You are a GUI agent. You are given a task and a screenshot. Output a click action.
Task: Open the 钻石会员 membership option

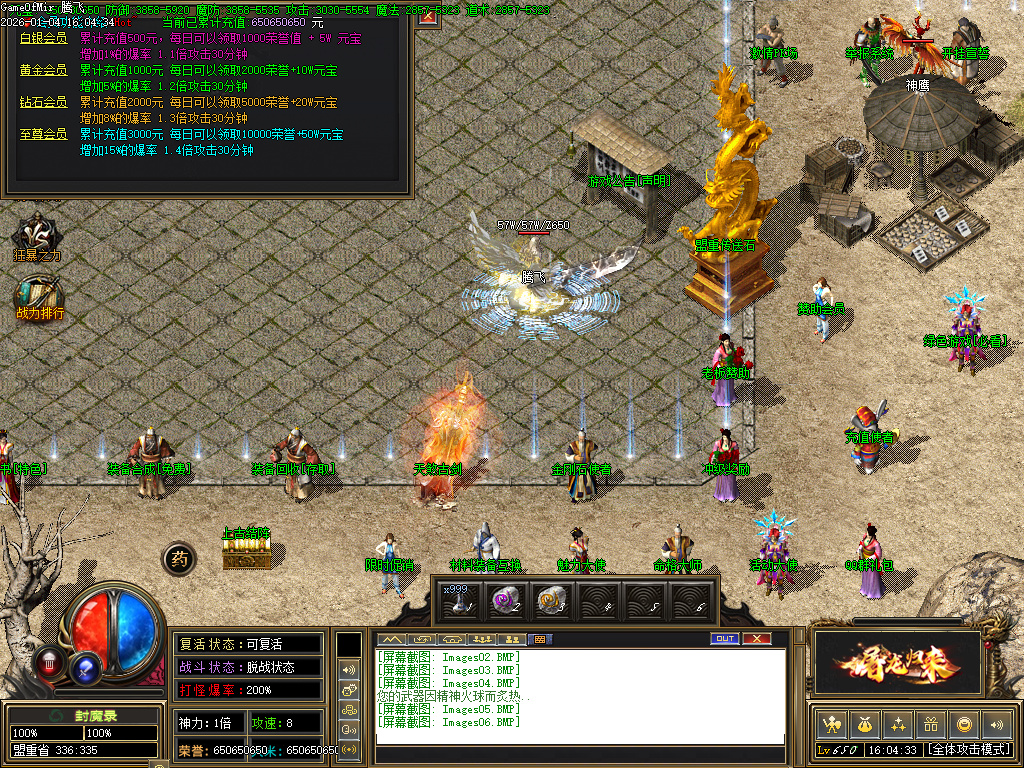[x=43, y=102]
